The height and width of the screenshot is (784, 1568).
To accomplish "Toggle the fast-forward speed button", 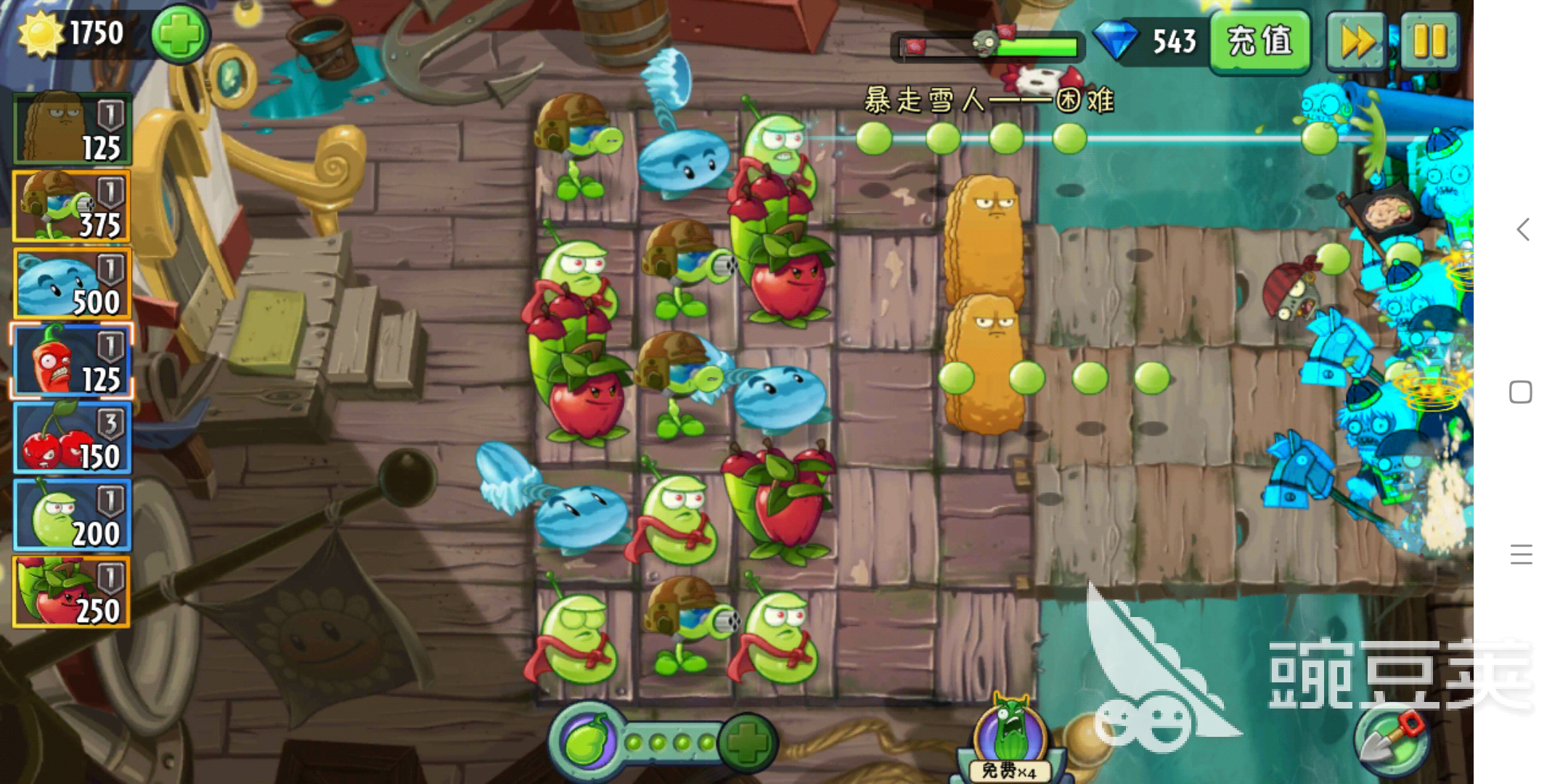I will (1355, 41).
